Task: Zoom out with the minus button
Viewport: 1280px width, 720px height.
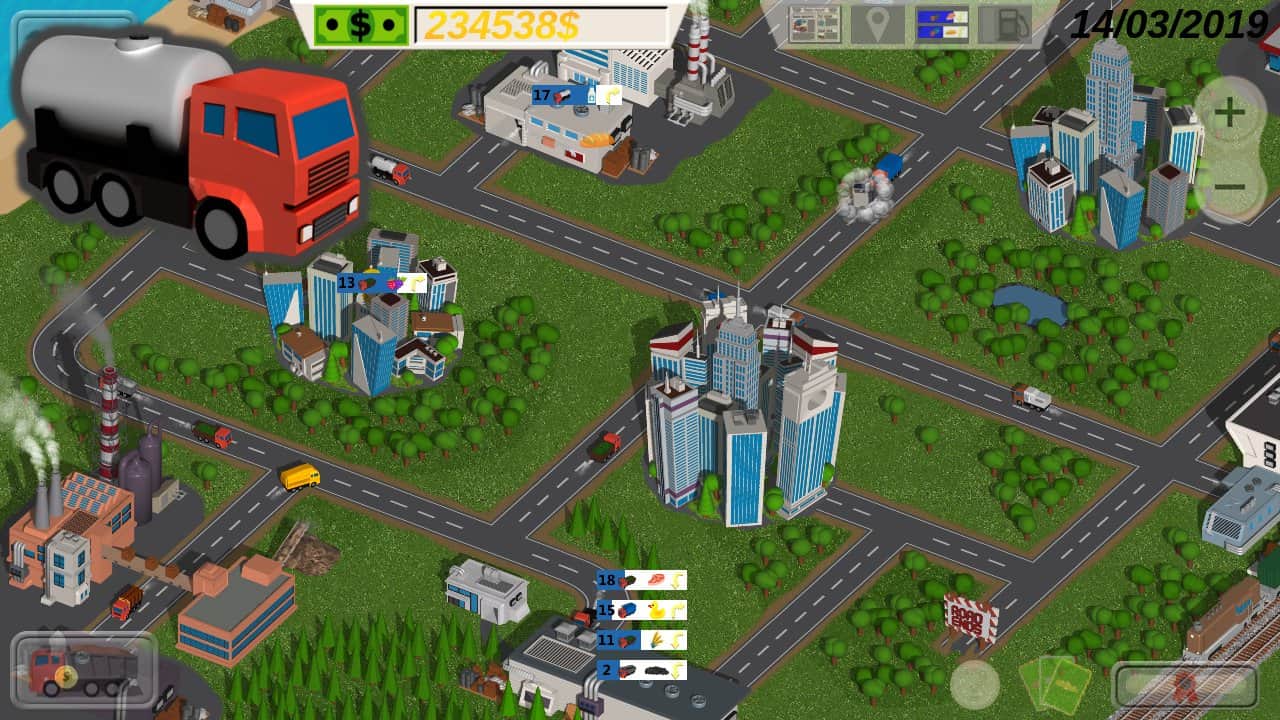Action: (1230, 187)
